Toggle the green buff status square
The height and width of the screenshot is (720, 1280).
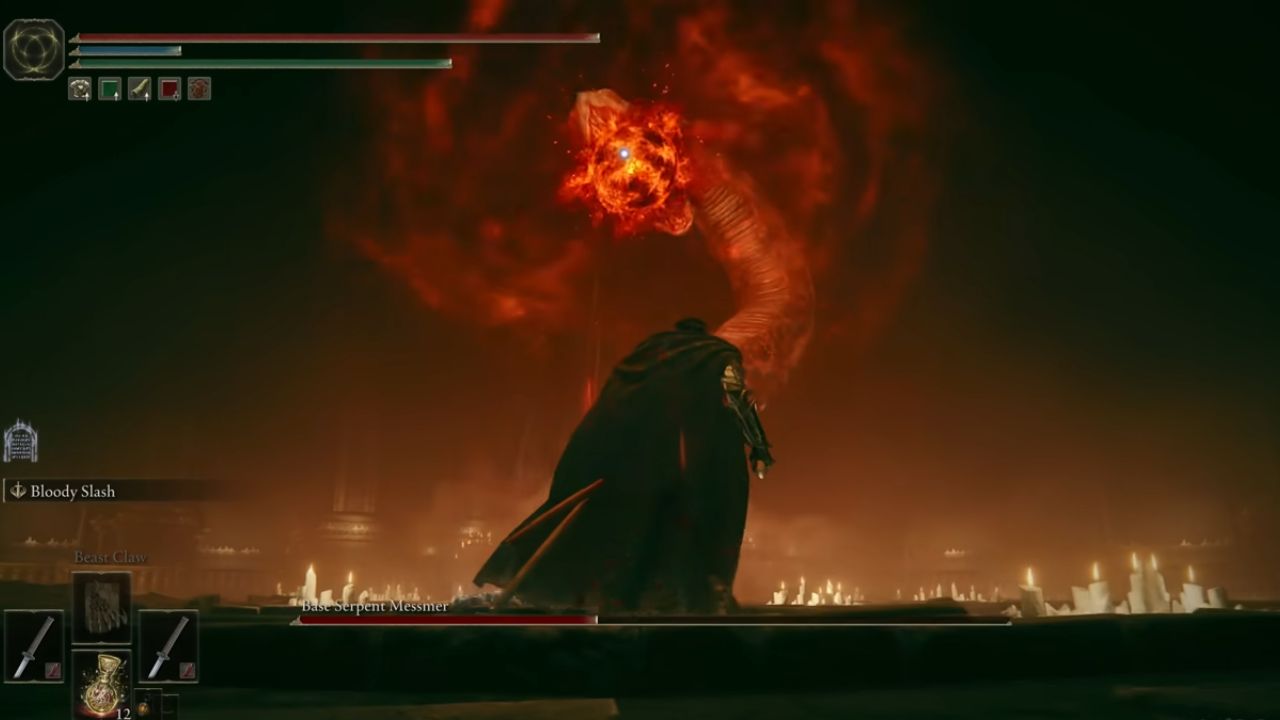coord(108,89)
